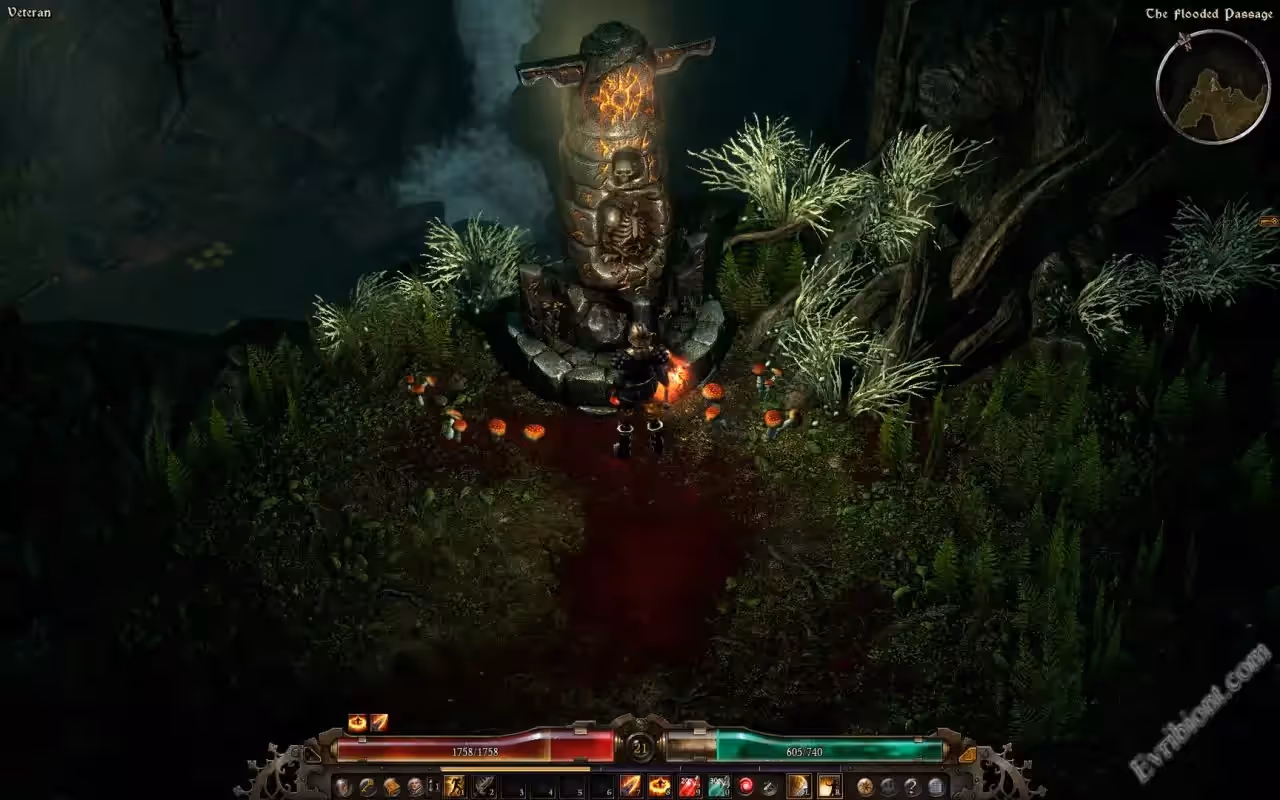Screen dimensions: 1280x800
Task: Open the character sheet helmet icon
Action: (343, 786)
